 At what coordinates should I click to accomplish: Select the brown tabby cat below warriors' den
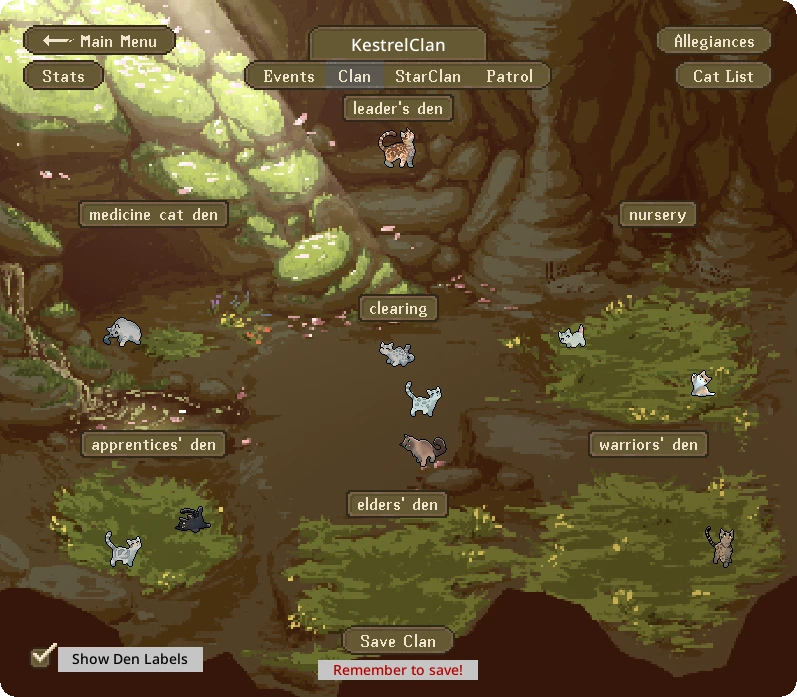click(720, 546)
